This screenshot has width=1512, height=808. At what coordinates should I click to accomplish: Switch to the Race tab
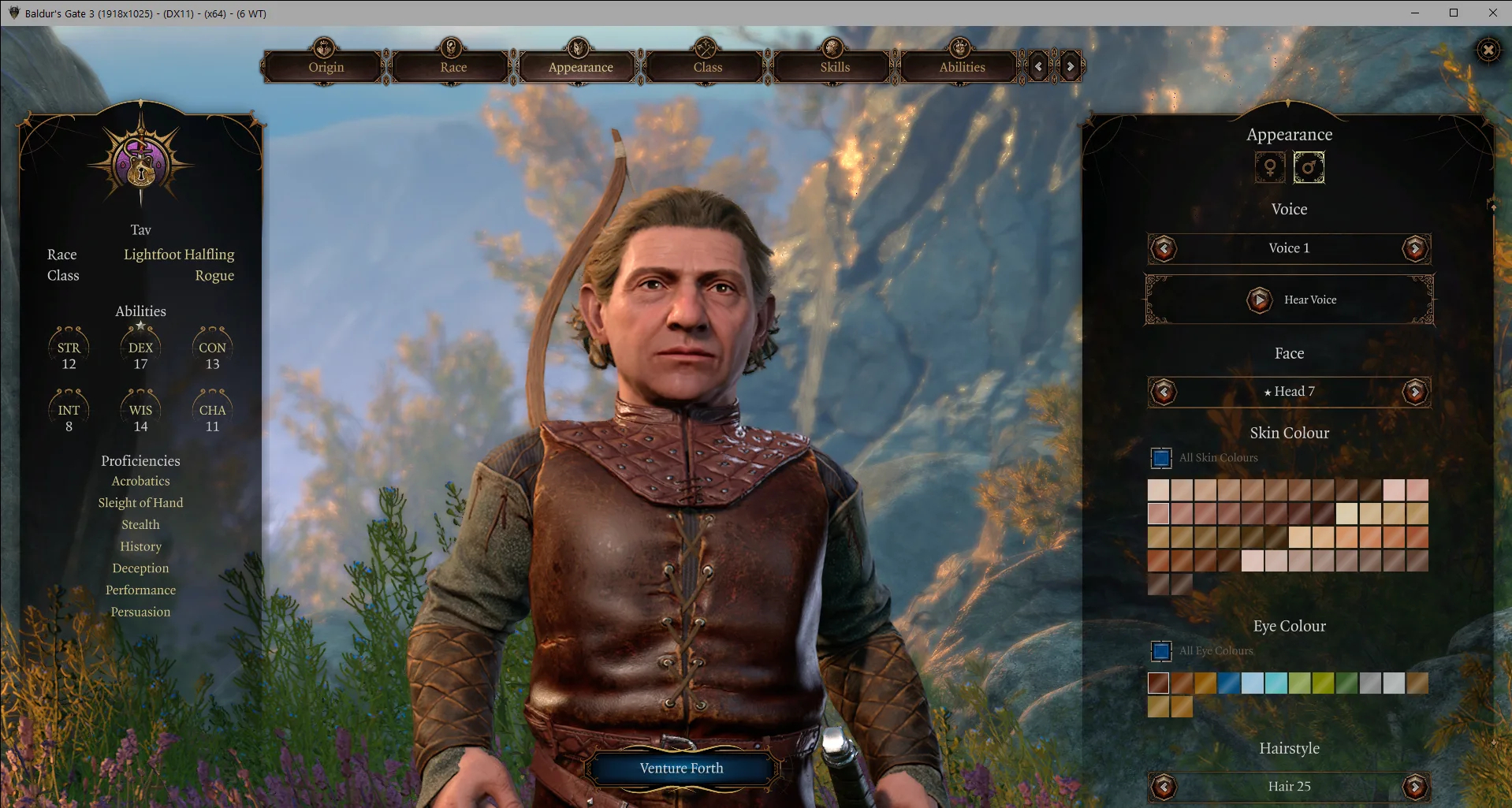click(453, 67)
